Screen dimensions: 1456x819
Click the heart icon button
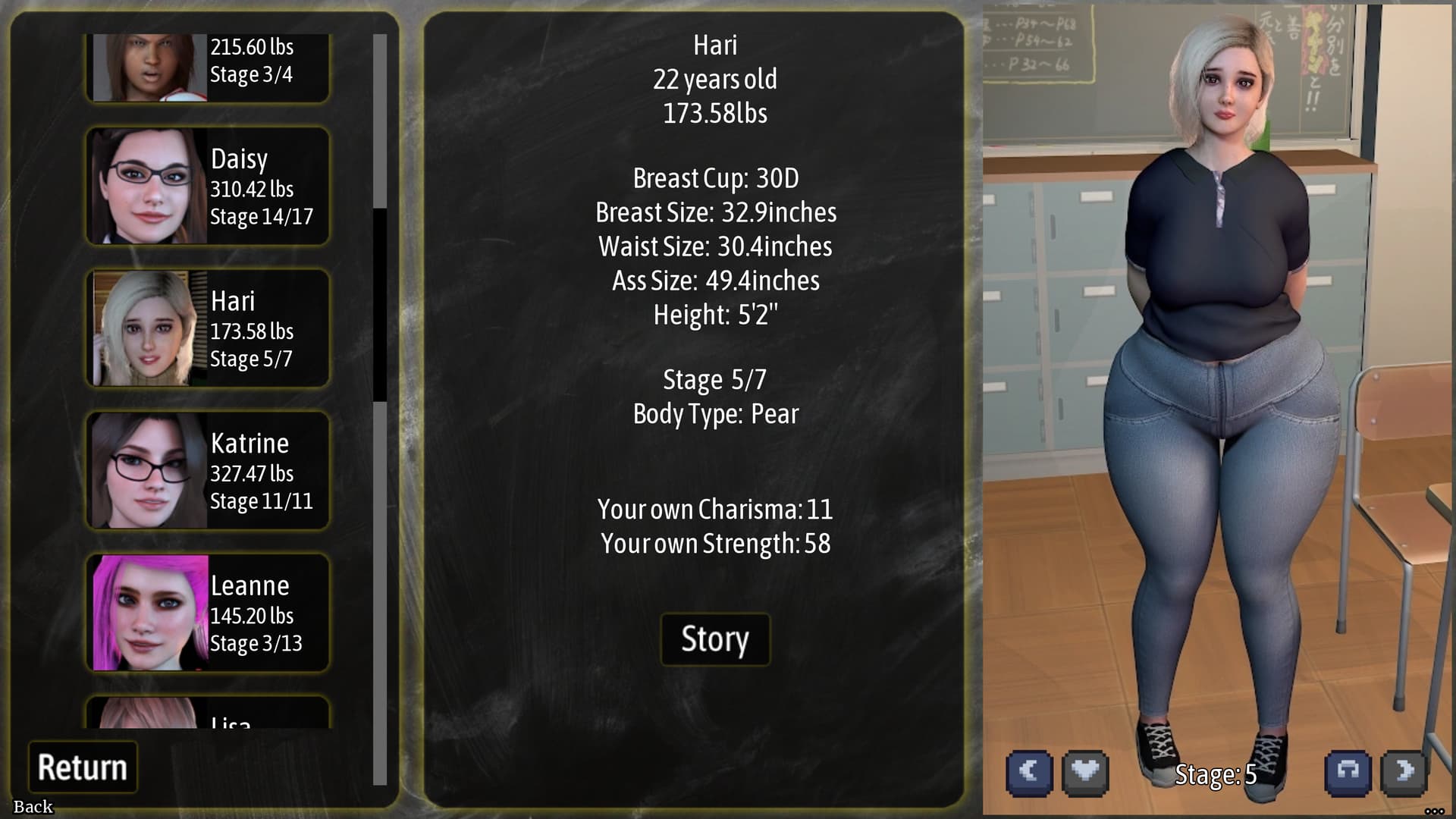tap(1085, 772)
